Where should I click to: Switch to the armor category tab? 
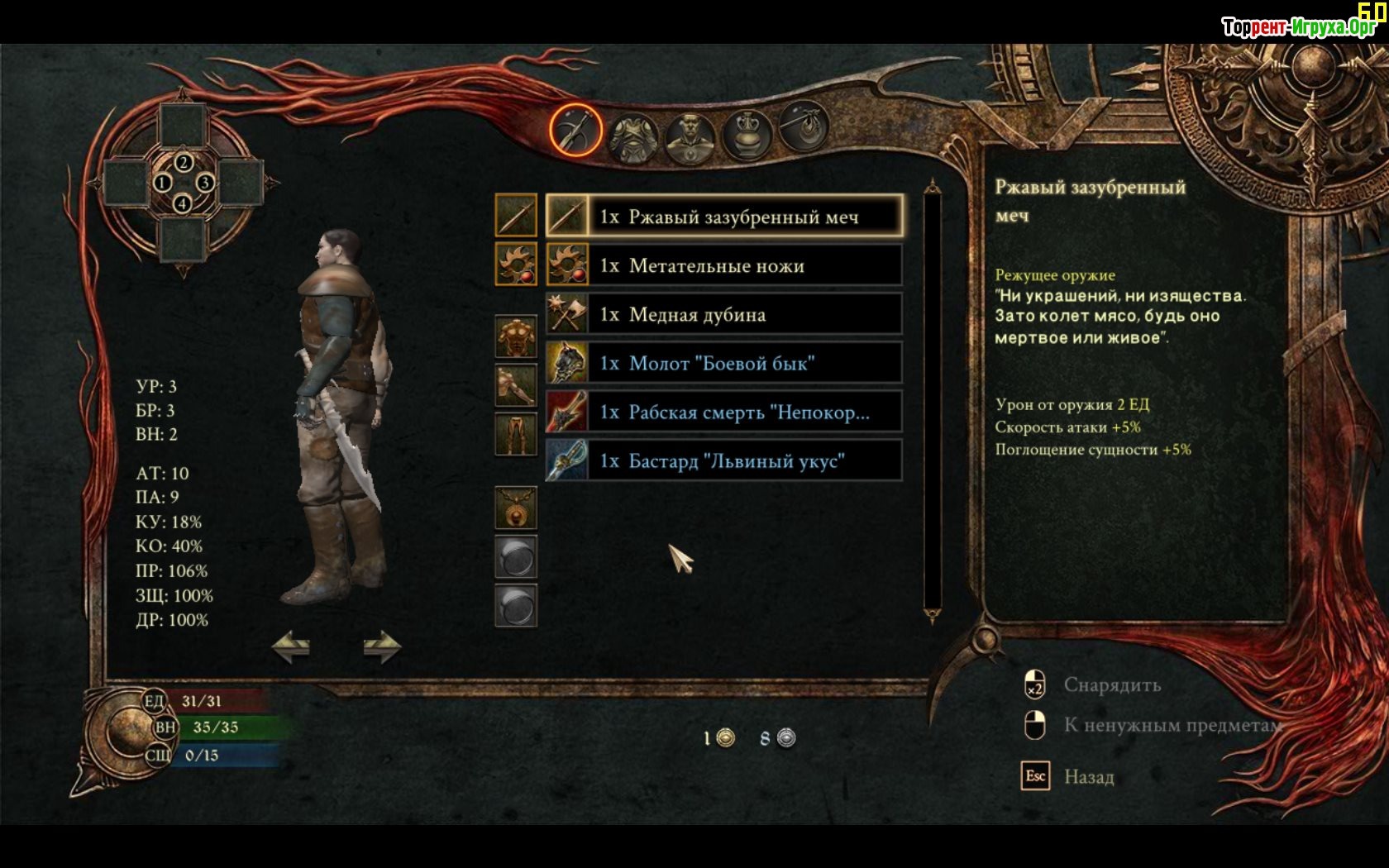[633, 136]
